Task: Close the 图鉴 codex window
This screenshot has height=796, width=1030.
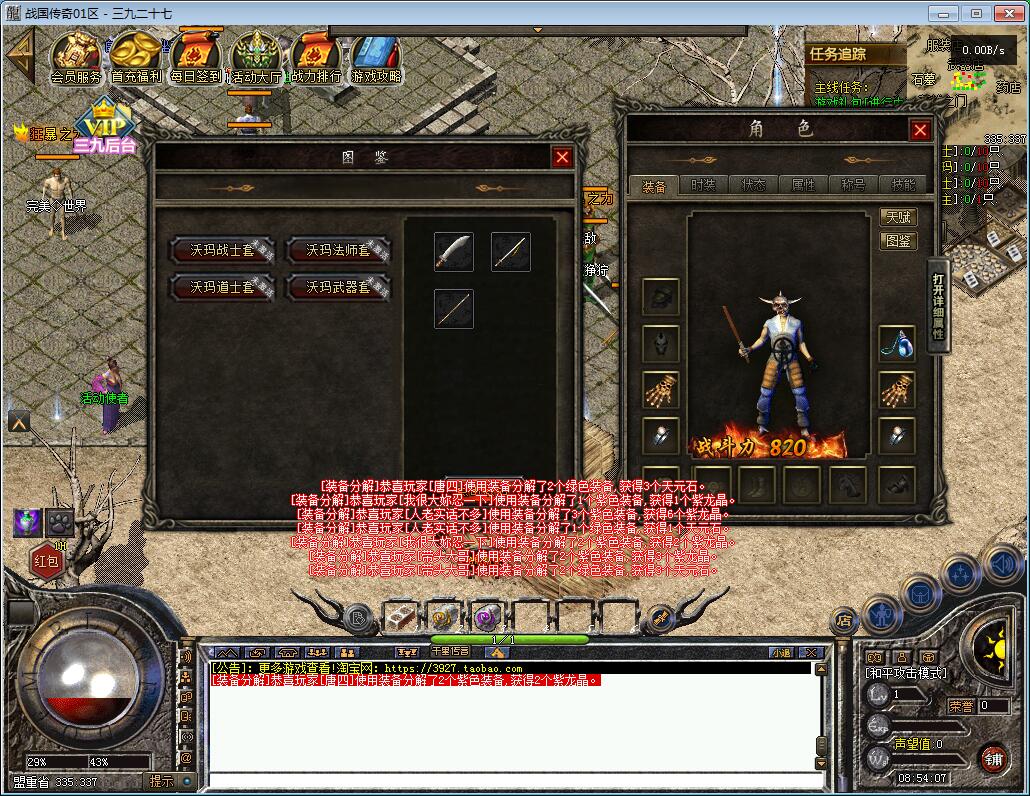Action: (563, 157)
